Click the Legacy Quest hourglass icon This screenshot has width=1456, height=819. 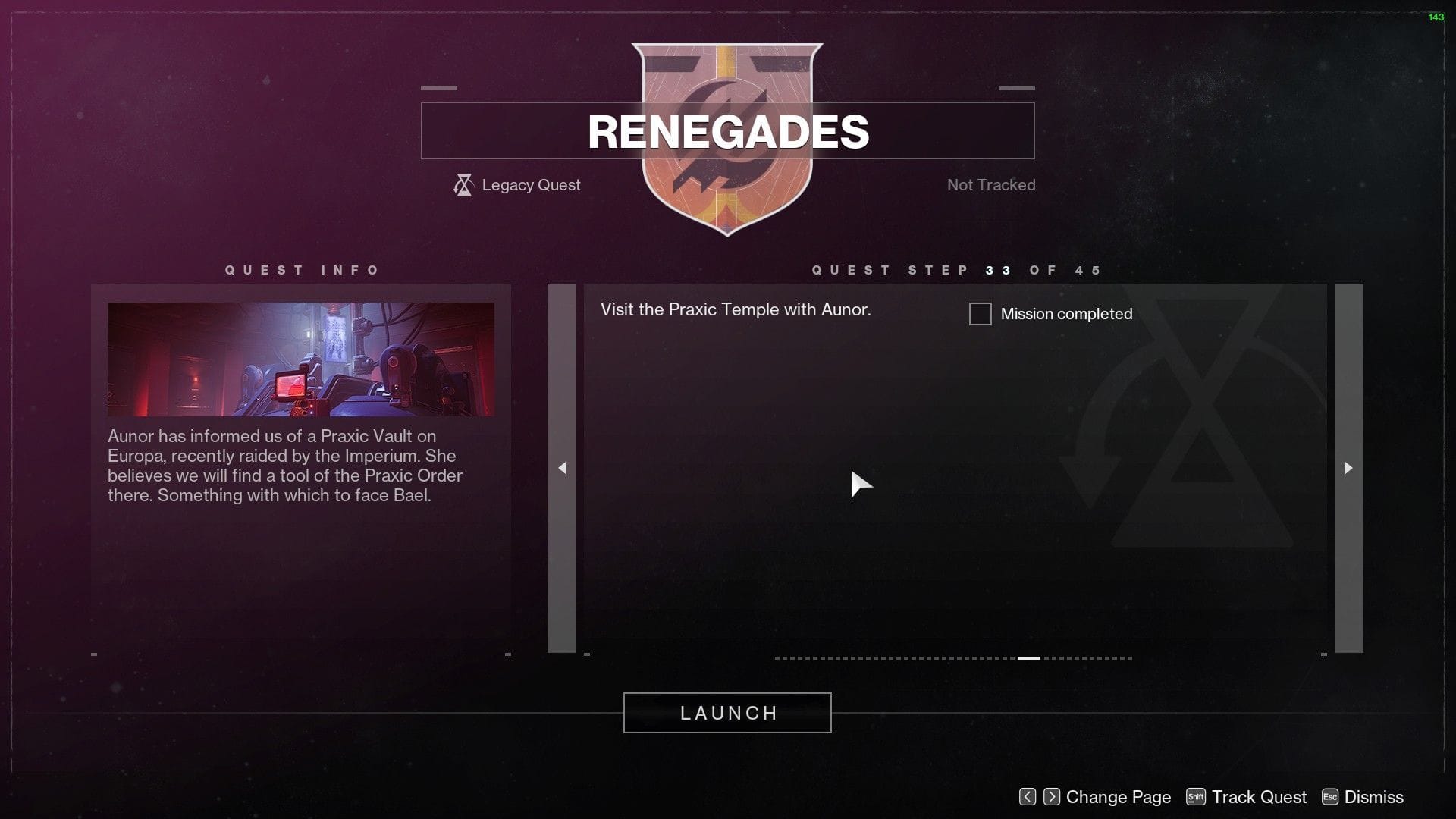click(463, 184)
